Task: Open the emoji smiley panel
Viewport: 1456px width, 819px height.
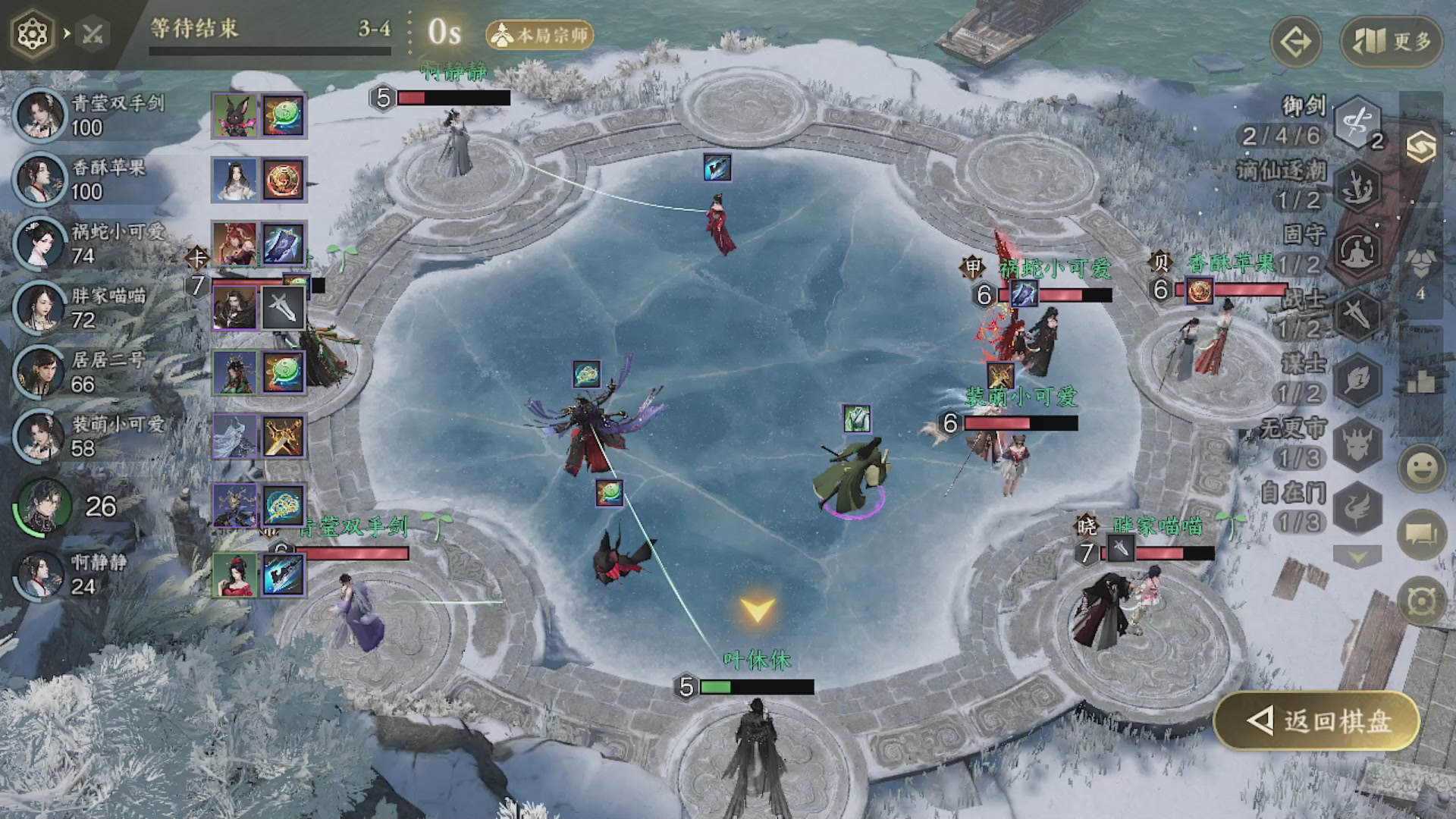Action: 1421,468
